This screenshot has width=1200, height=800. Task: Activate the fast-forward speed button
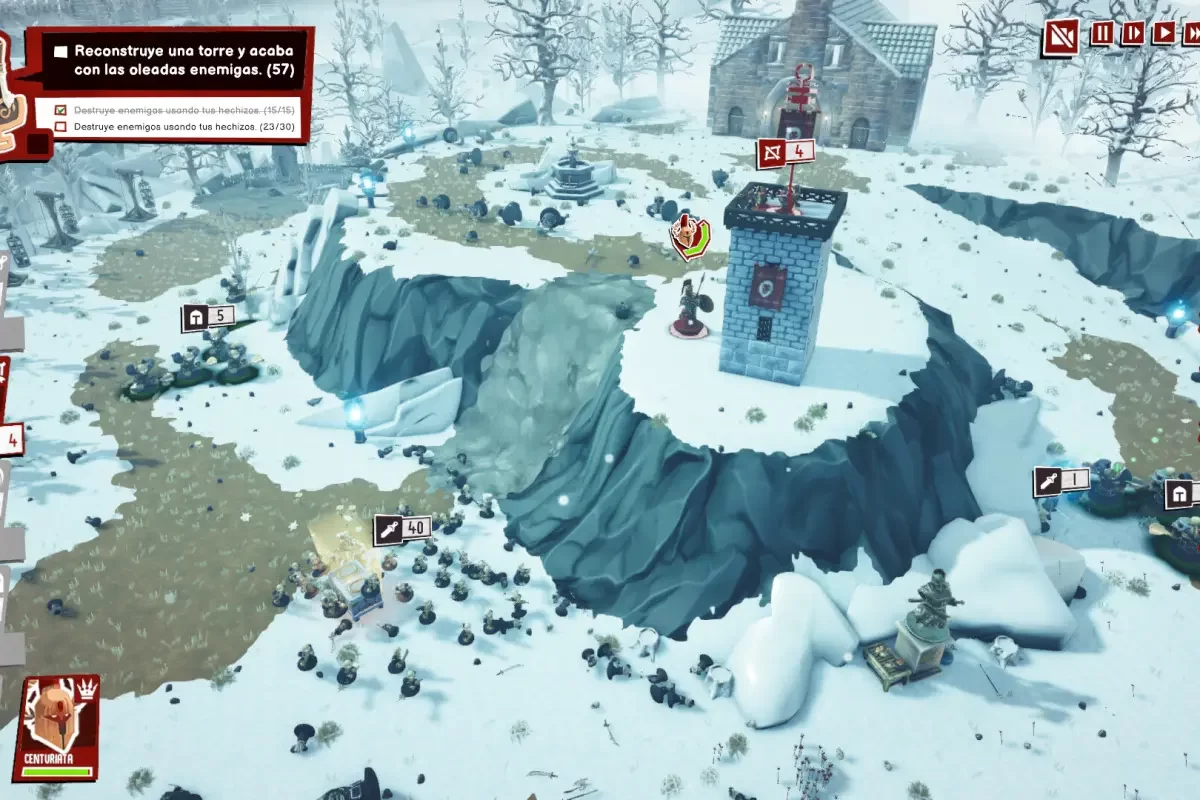[x=1192, y=33]
